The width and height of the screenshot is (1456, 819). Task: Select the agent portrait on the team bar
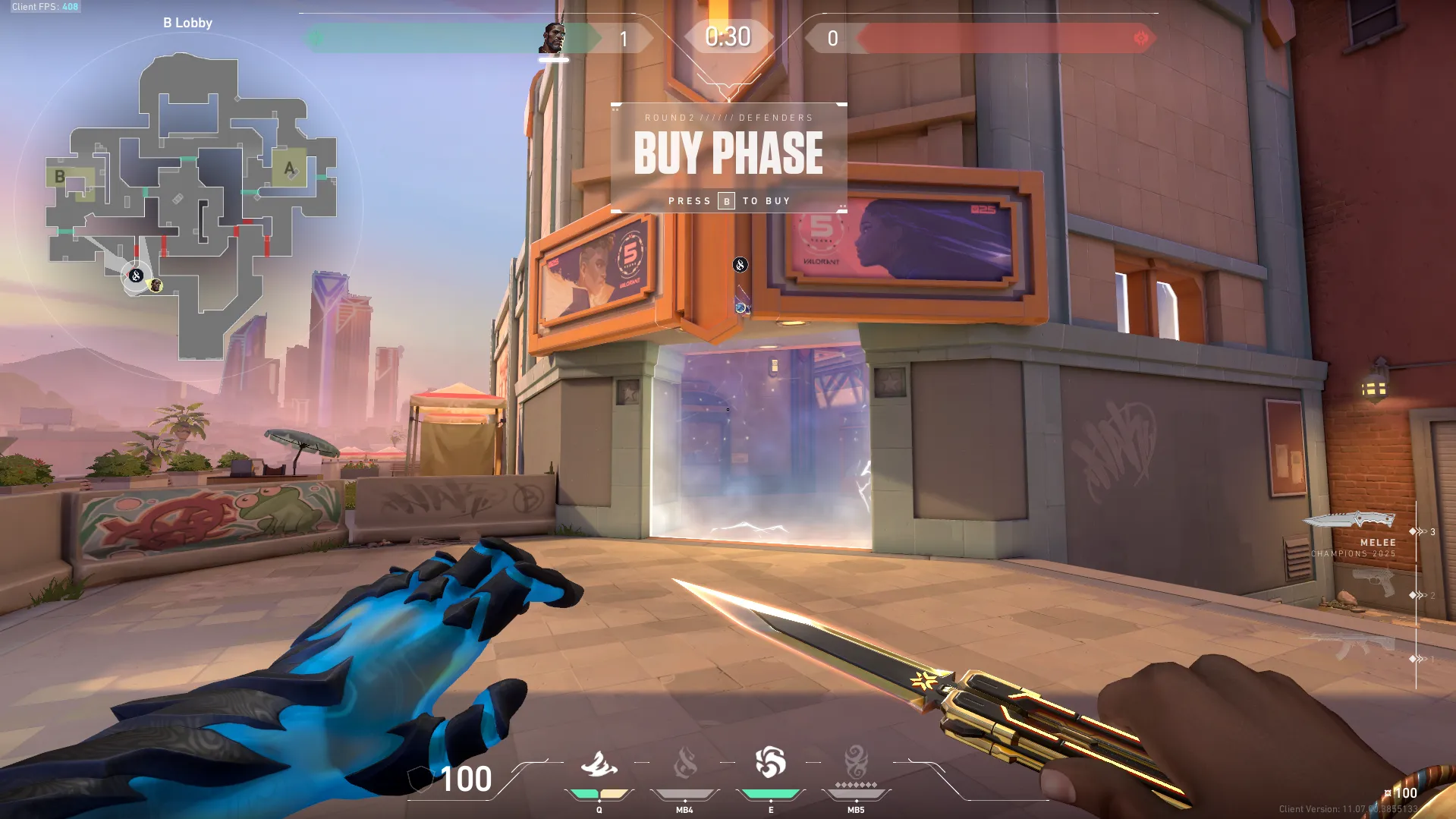click(x=553, y=38)
